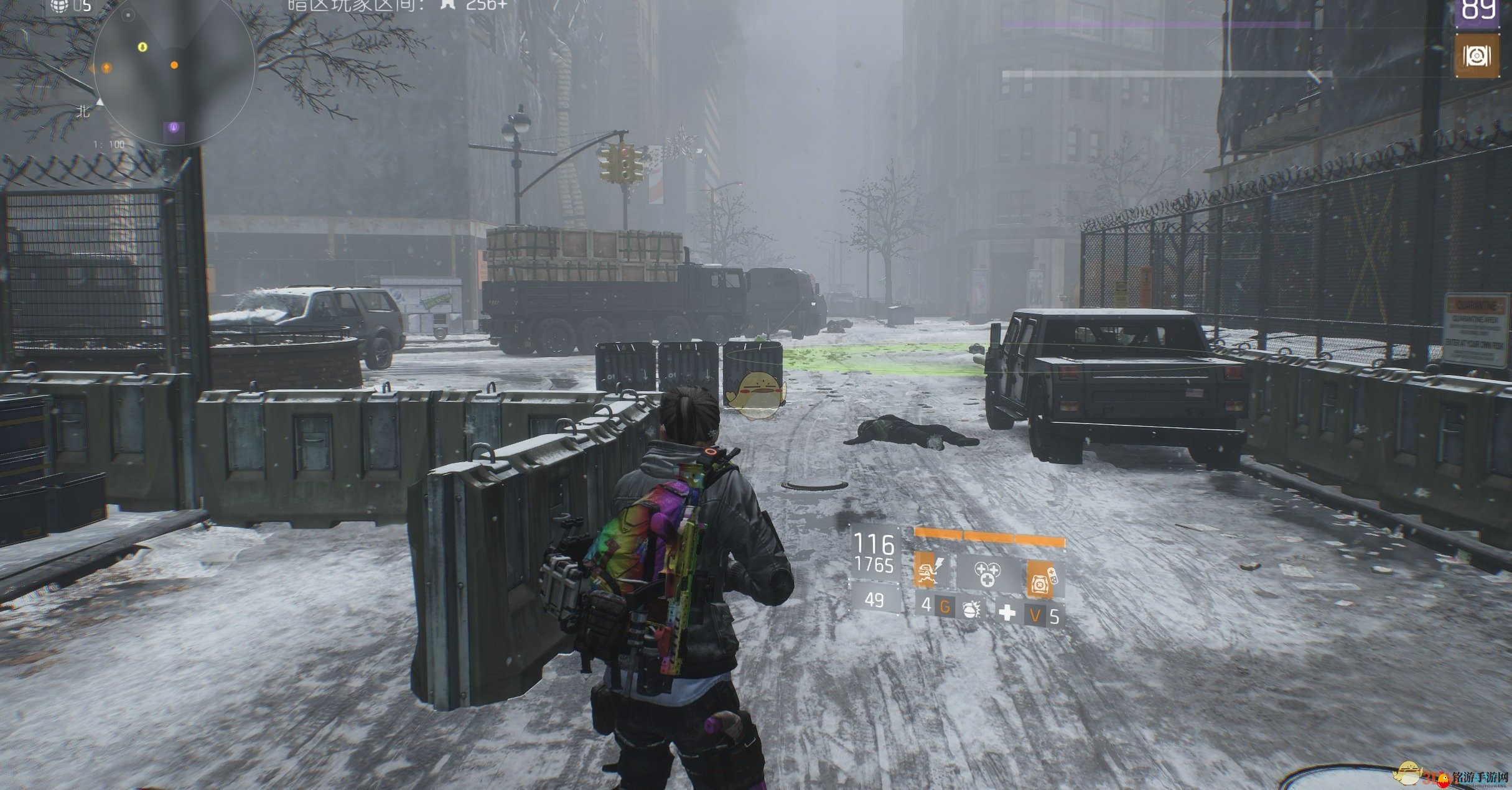Select the yellow marker on the minimap
The height and width of the screenshot is (790, 1512).
coord(142,47)
